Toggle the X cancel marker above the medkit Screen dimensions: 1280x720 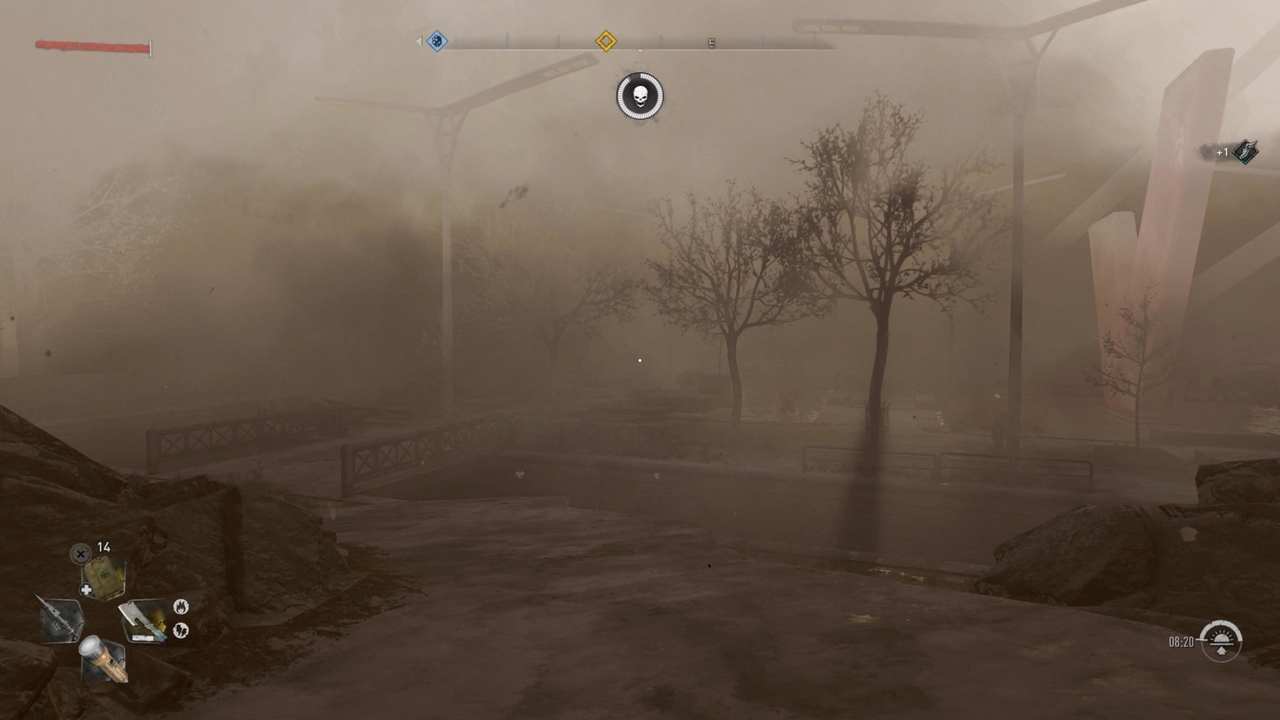click(x=79, y=553)
